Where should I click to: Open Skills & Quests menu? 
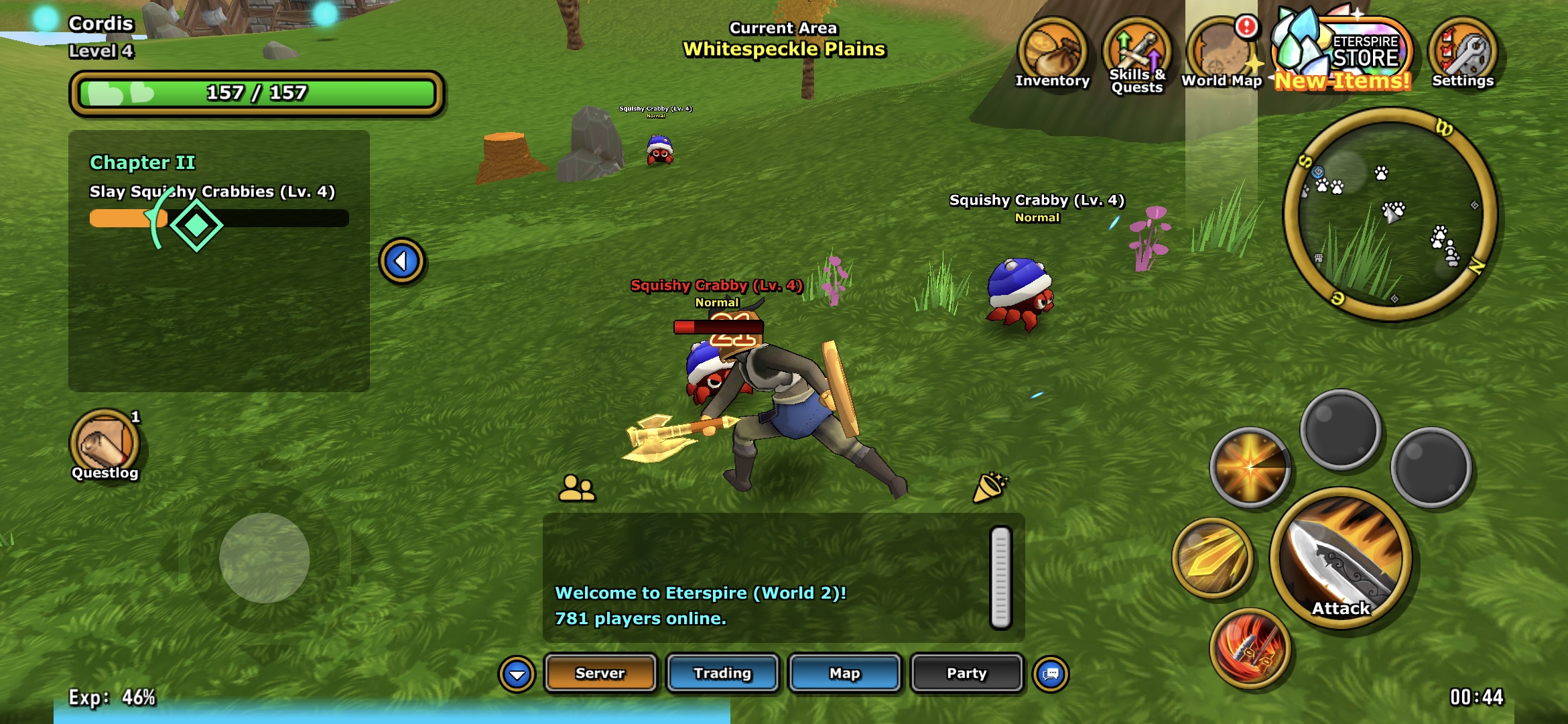pos(1136,54)
